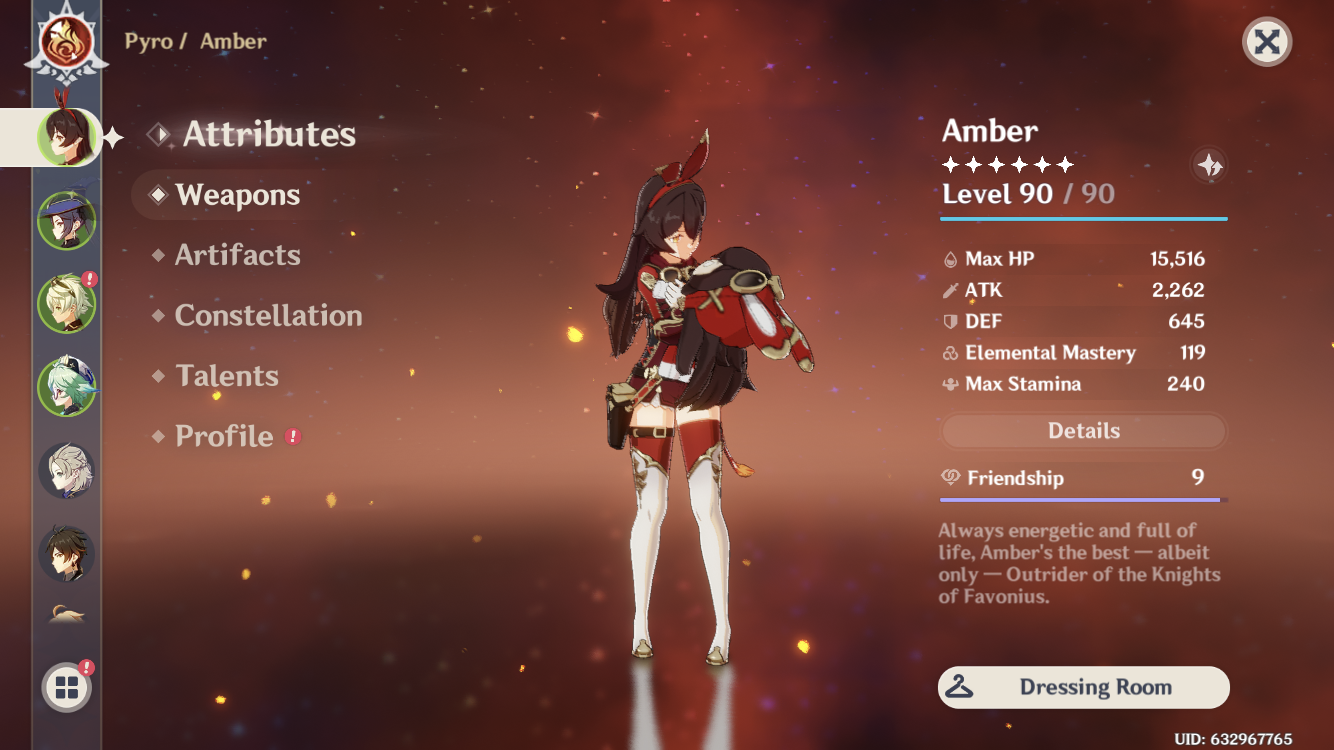Open the Dressing Room
The width and height of the screenshot is (1334, 750).
[x=1084, y=687]
